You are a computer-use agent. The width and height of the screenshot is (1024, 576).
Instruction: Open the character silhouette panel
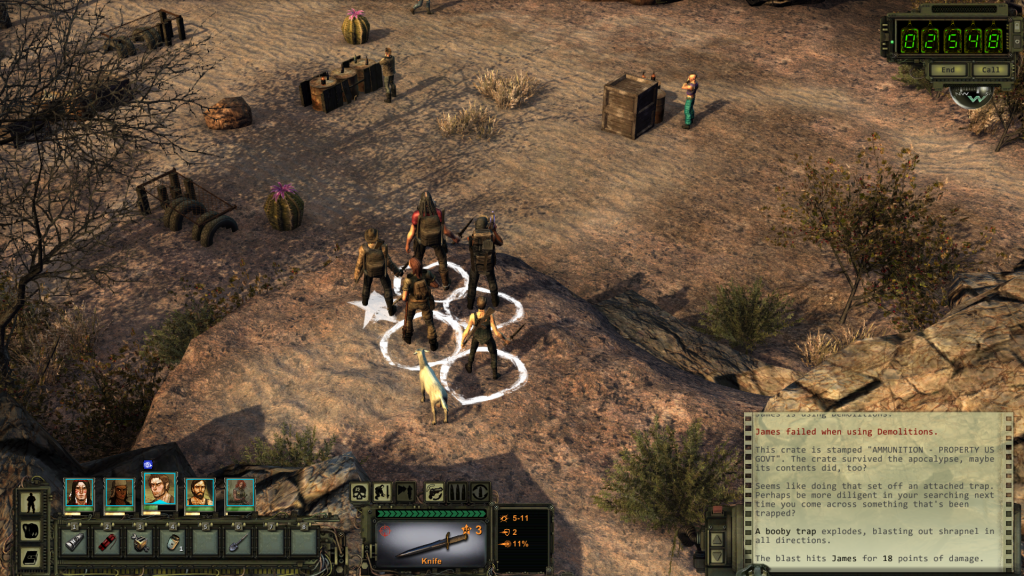30,501
